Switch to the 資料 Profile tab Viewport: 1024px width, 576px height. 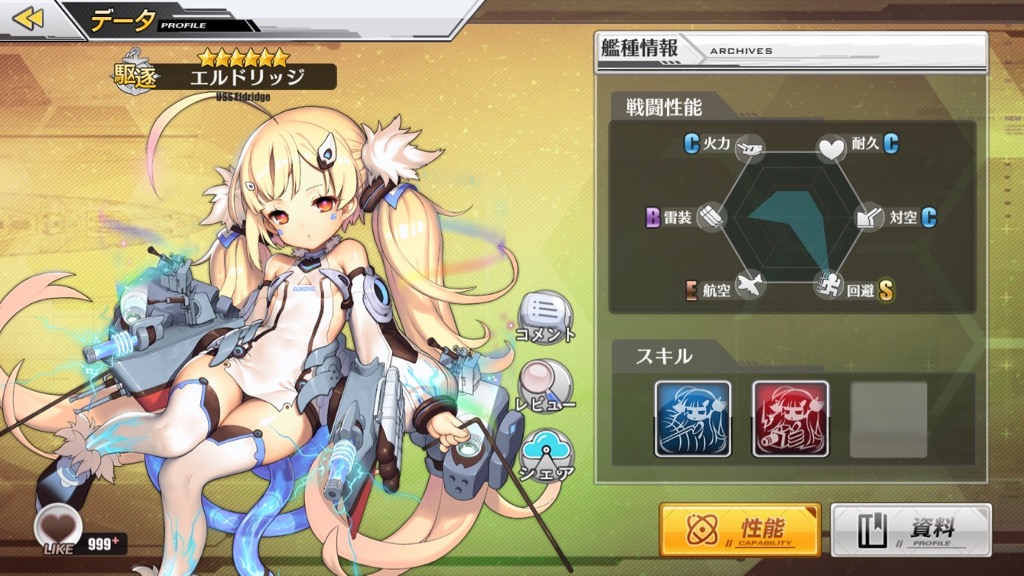[911, 529]
